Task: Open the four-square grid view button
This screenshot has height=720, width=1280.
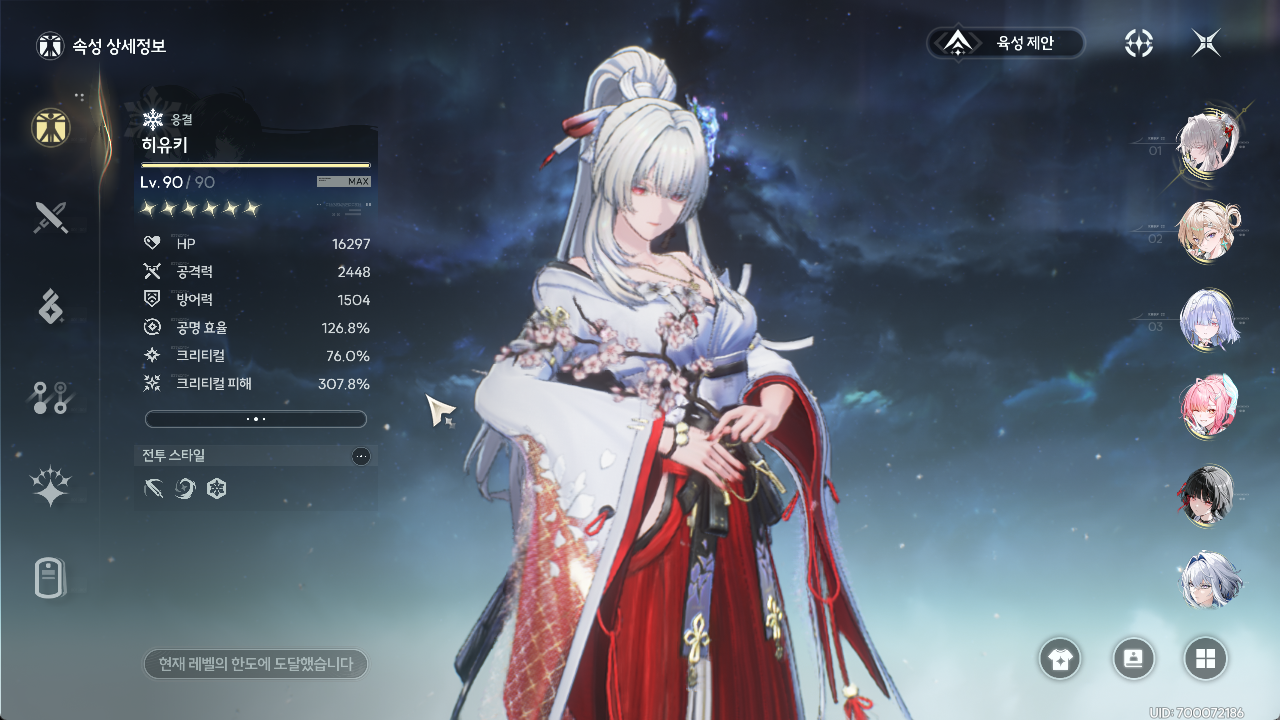Action: pyautogui.click(x=1205, y=659)
